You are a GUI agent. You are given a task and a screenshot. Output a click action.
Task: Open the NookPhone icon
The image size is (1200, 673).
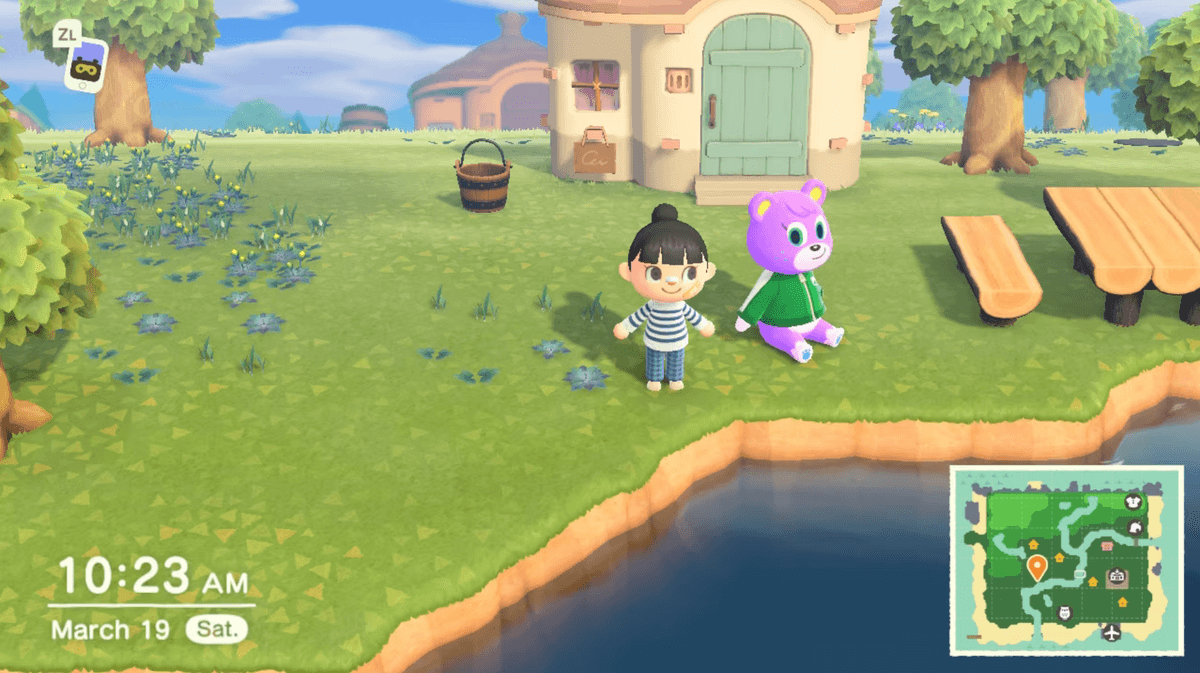[86, 62]
